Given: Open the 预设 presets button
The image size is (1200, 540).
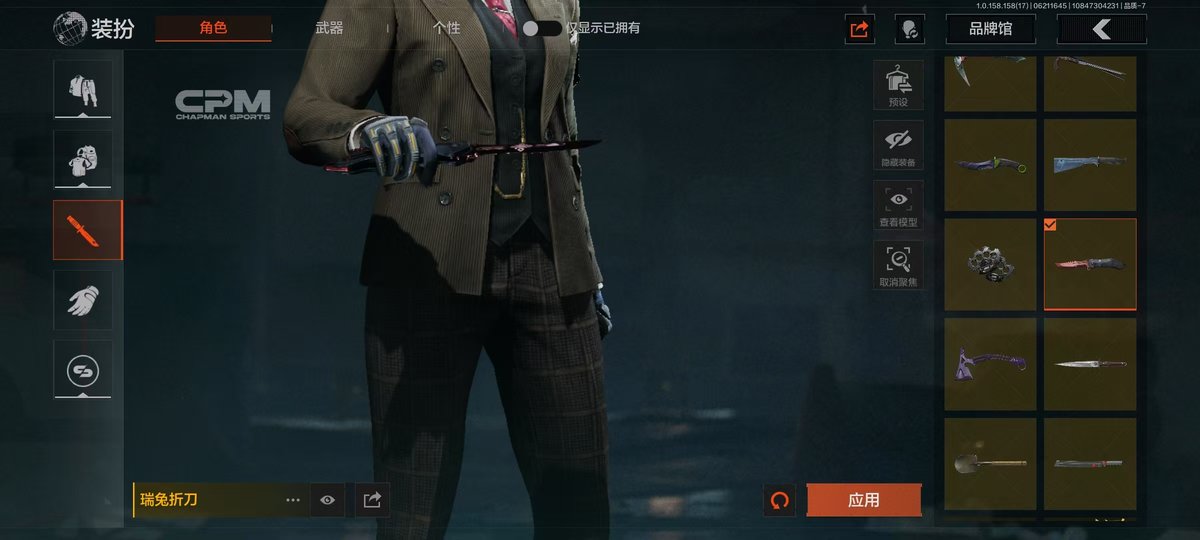Looking at the screenshot, I should (898, 85).
